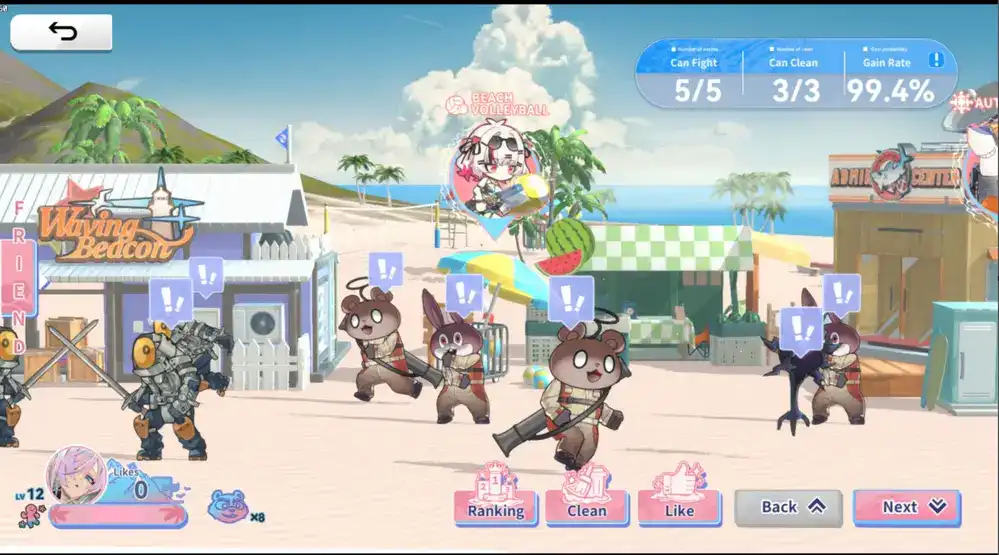This screenshot has height=555, width=999.
Task: Select the Back navigation button
Action: pos(788,507)
